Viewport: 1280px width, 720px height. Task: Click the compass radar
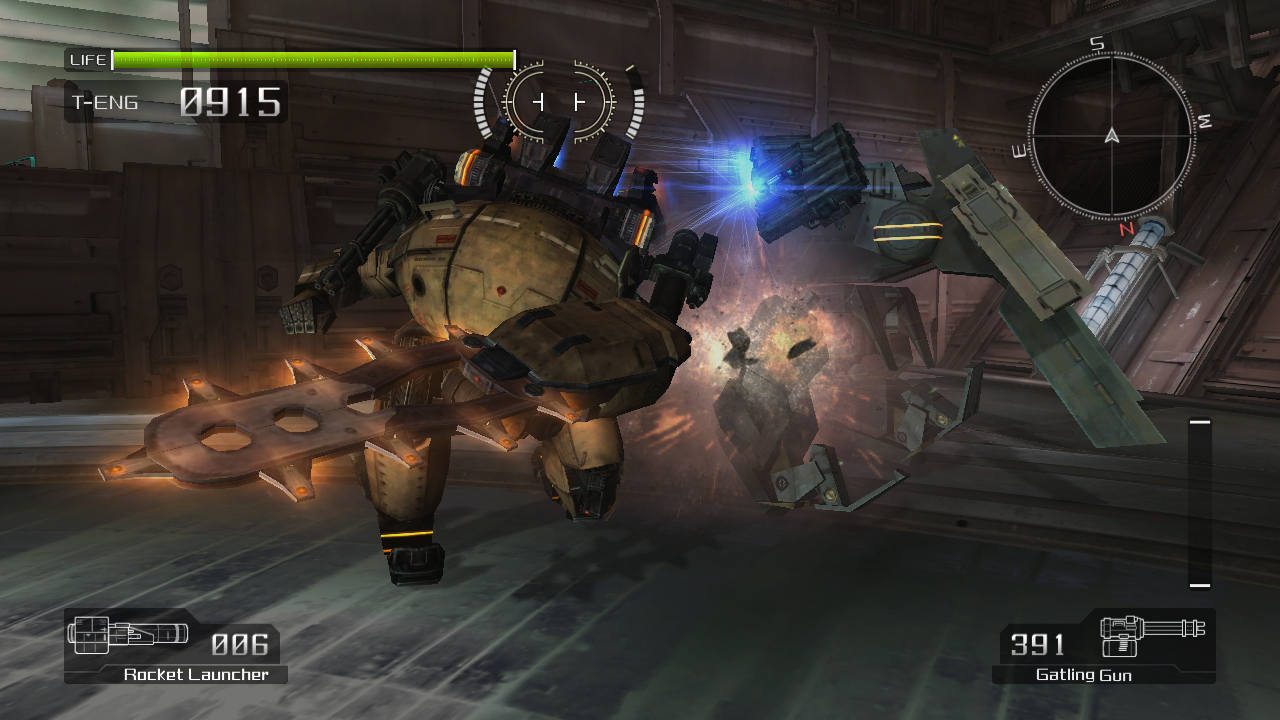1111,136
